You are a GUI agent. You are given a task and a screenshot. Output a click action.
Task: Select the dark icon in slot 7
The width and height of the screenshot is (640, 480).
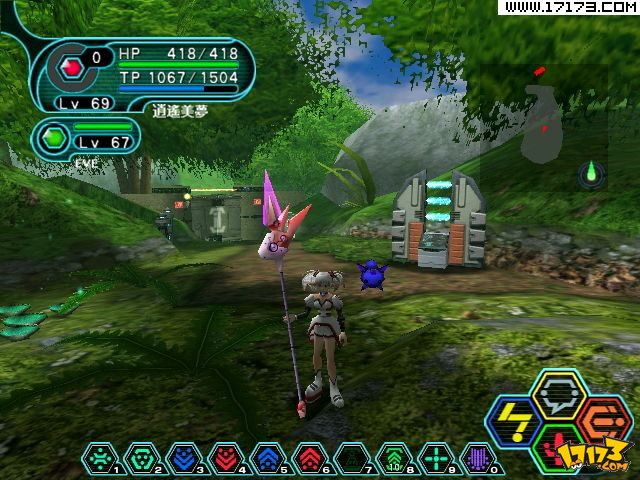pos(352,459)
